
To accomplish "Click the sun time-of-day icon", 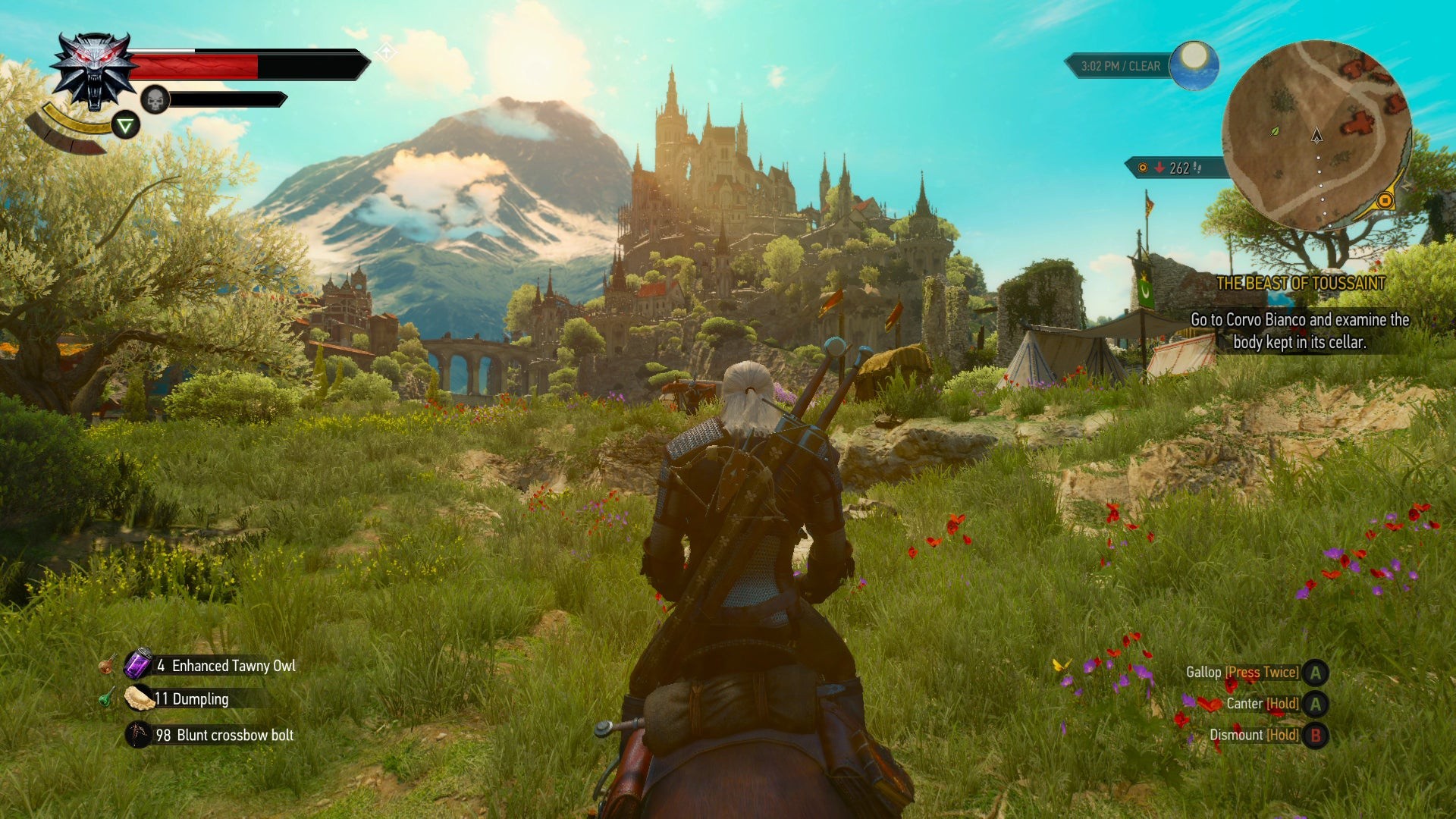I will [x=1194, y=64].
